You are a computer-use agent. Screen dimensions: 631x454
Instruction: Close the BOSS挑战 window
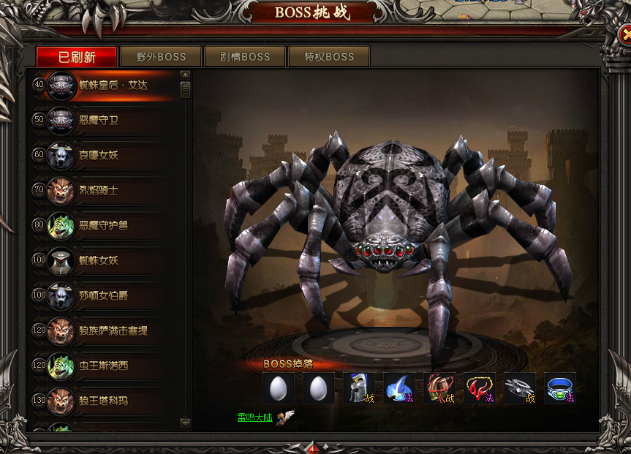point(620,37)
